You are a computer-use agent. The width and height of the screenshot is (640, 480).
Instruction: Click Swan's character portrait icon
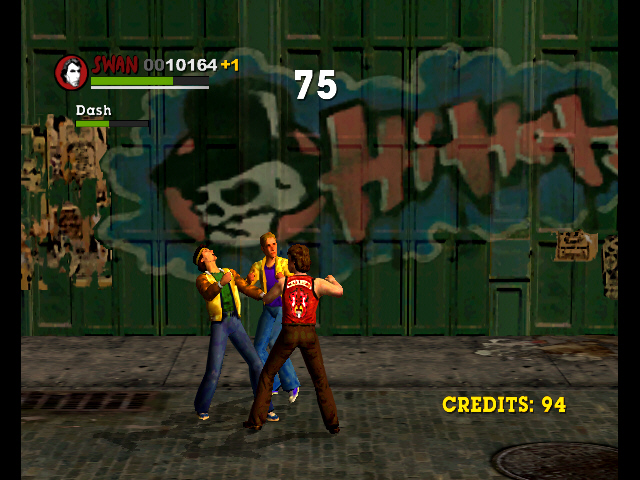pyautogui.click(x=71, y=72)
